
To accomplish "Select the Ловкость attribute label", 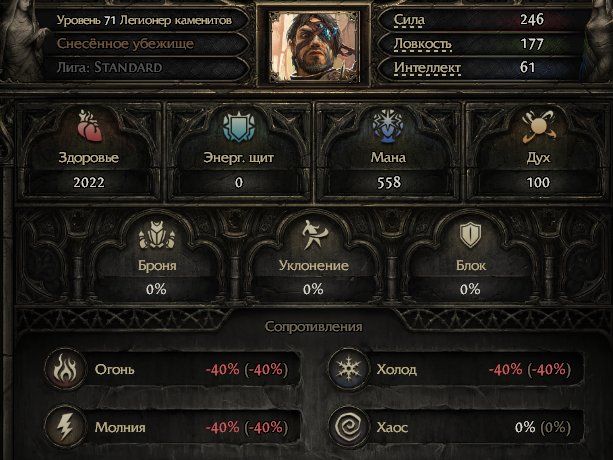I will click(x=423, y=44).
